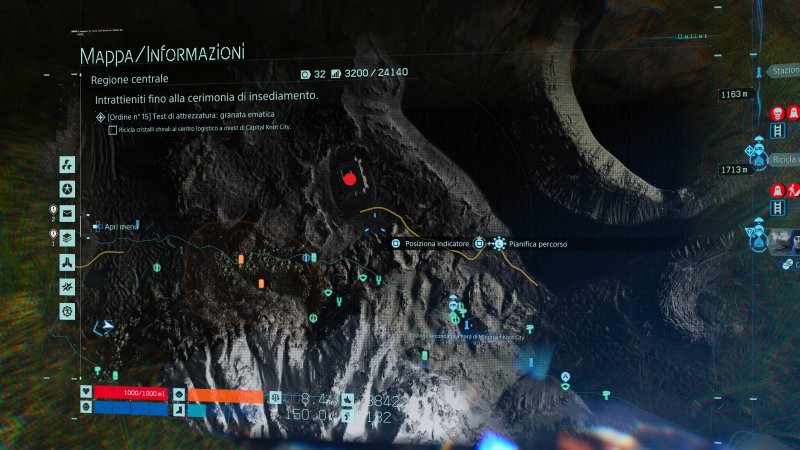Select the stacked layers icon in sidebar
The image size is (800, 450).
(67, 237)
